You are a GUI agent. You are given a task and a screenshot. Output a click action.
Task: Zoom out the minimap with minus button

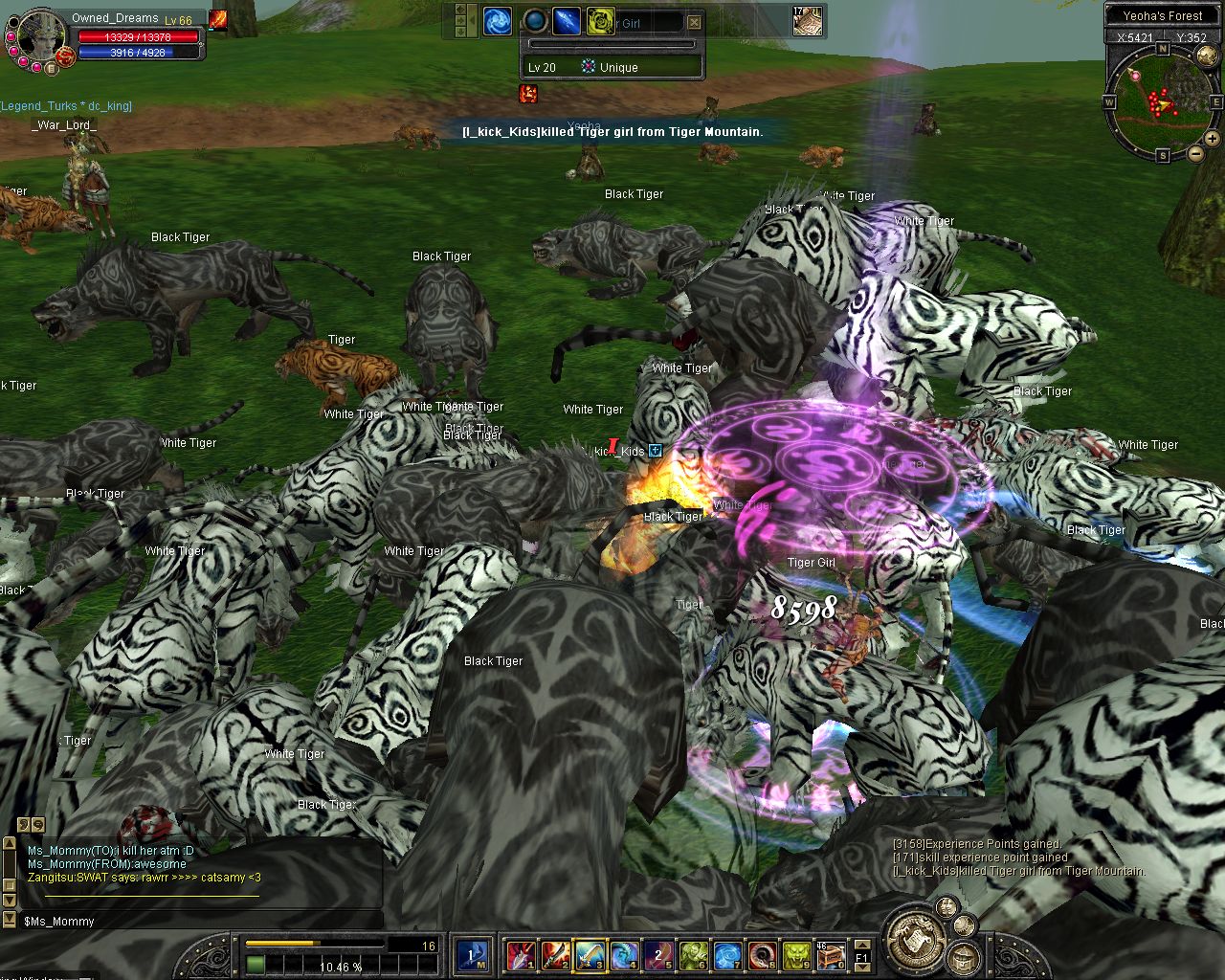tap(1196, 154)
